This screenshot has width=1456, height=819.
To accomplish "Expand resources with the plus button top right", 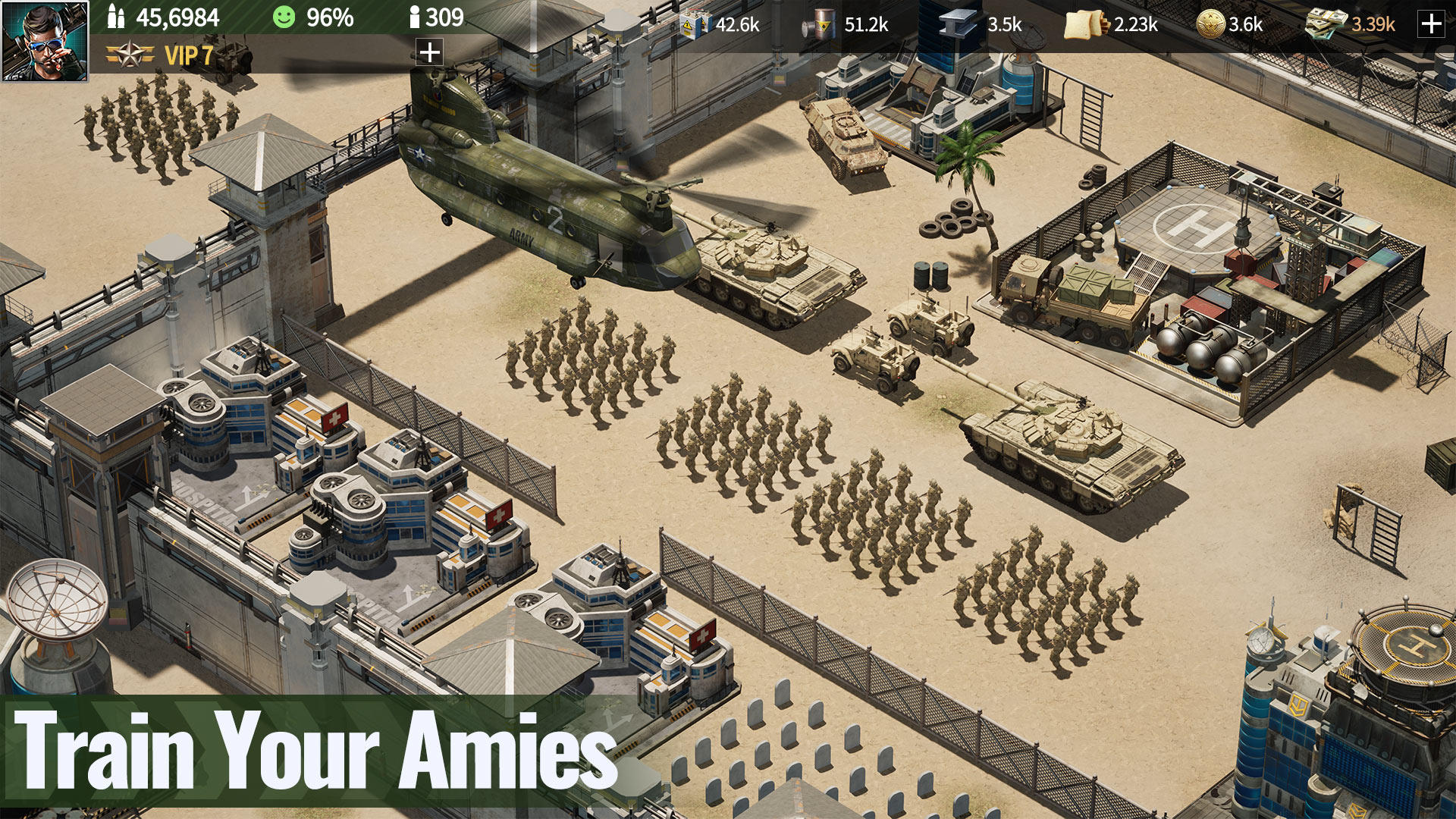I will [1432, 25].
